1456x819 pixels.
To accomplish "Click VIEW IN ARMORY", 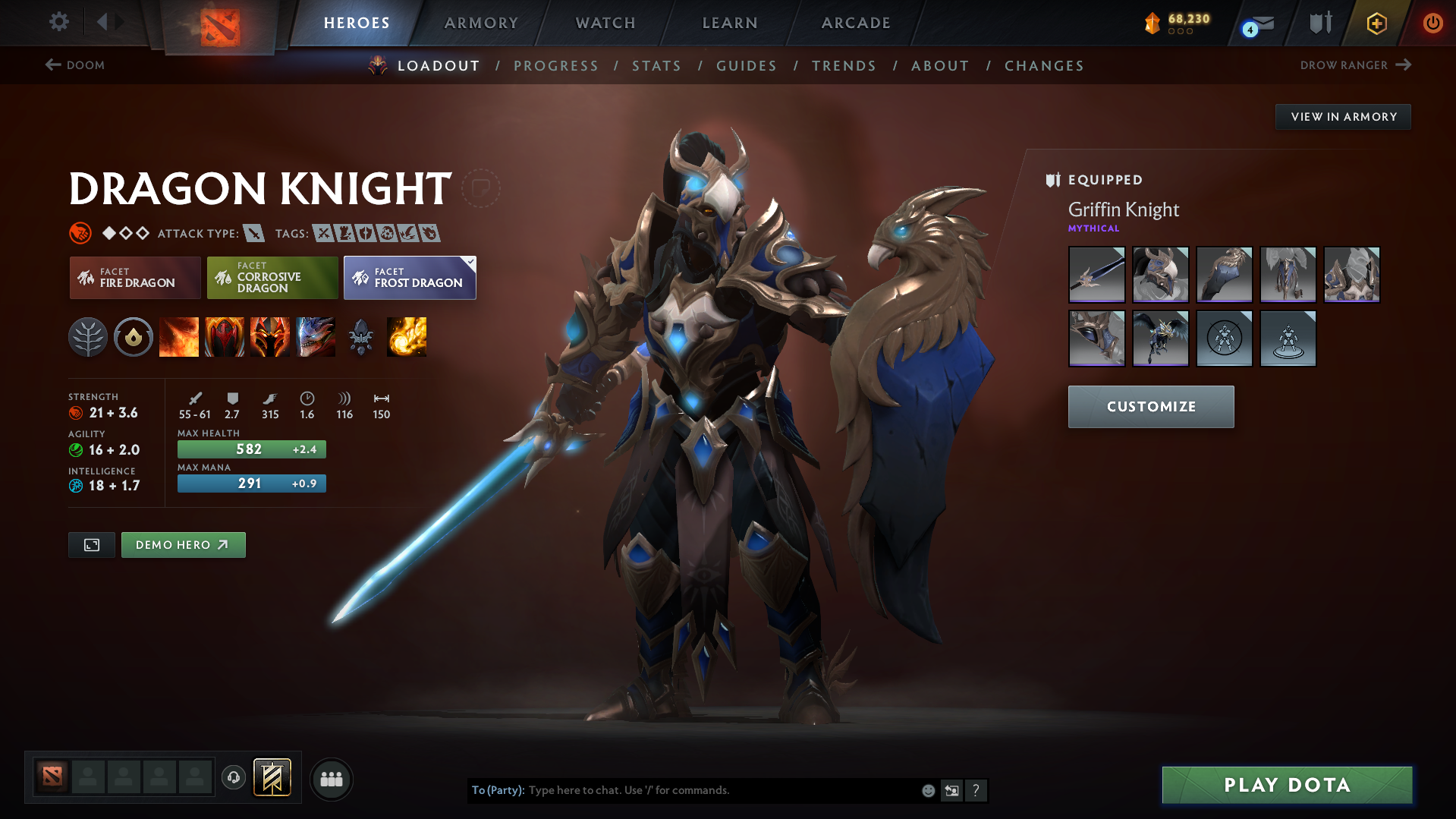I will 1343,116.
